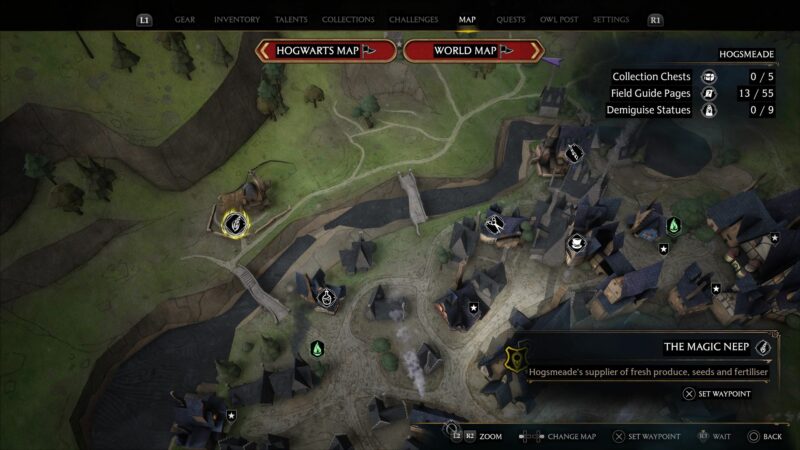Switch to the Quests tab

(511, 19)
